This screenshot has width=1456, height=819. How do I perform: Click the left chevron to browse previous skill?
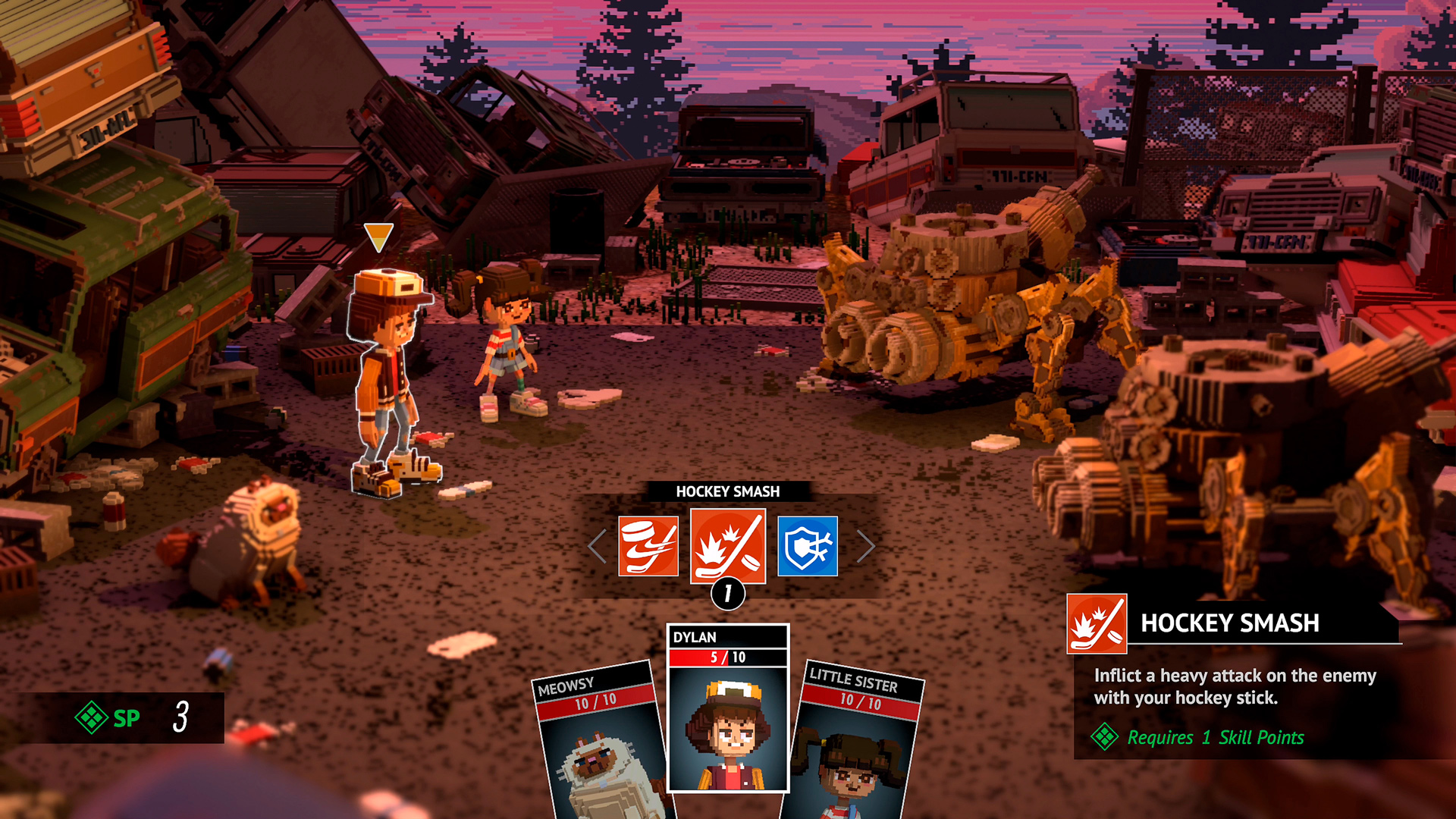(595, 545)
